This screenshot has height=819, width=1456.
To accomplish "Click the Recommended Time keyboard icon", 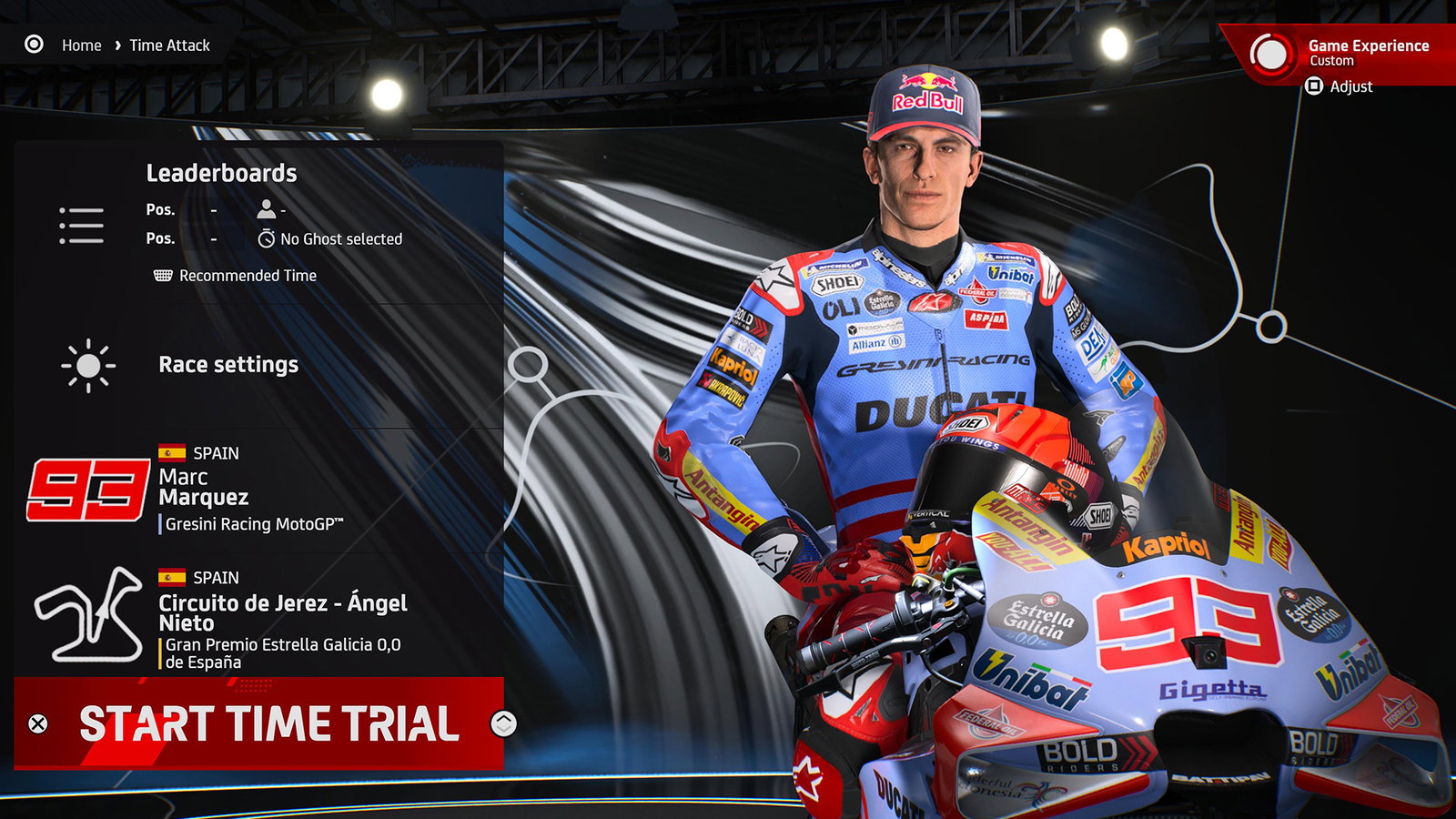I will coord(162,275).
